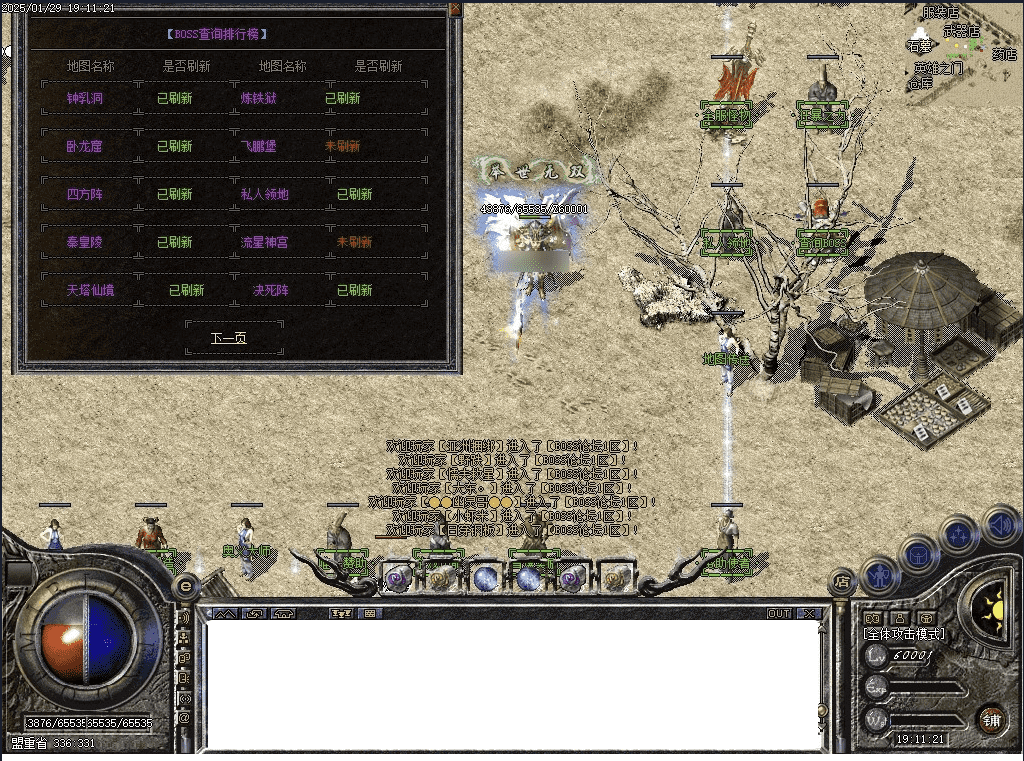The image size is (1024, 761).
Task: Go to next page via 下一页
Action: click(x=228, y=338)
